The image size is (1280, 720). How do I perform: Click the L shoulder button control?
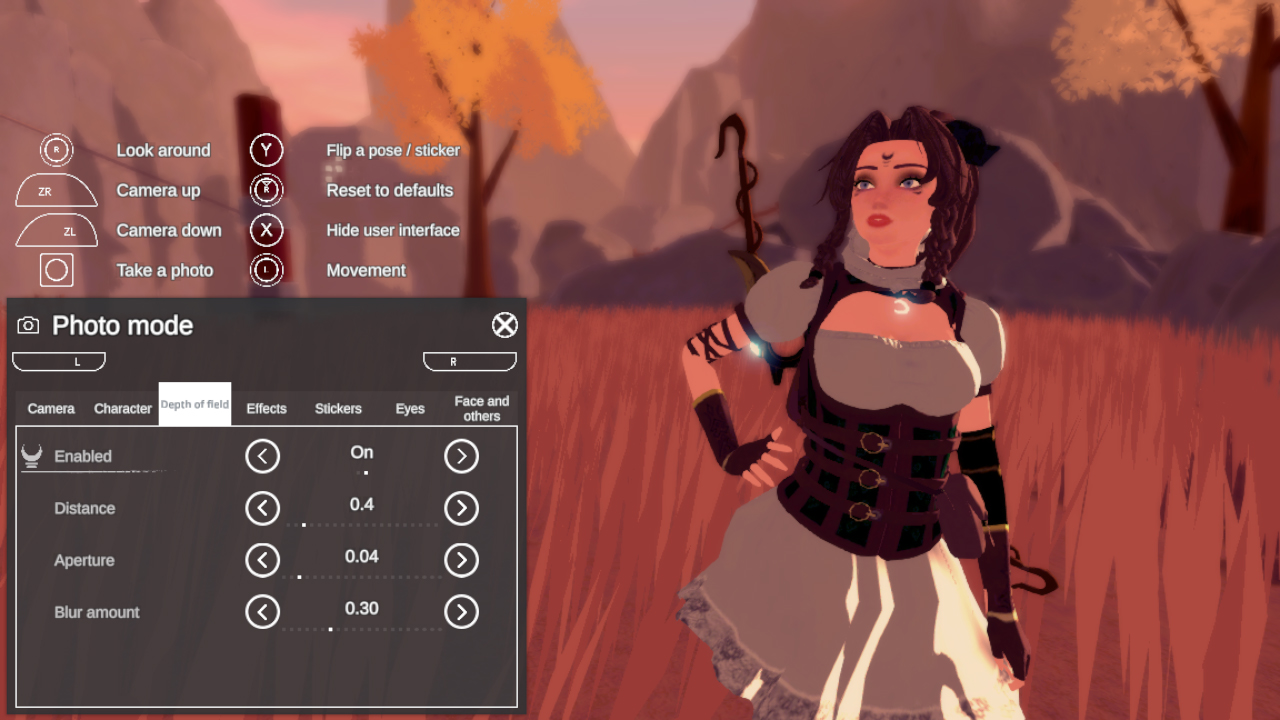point(58,361)
